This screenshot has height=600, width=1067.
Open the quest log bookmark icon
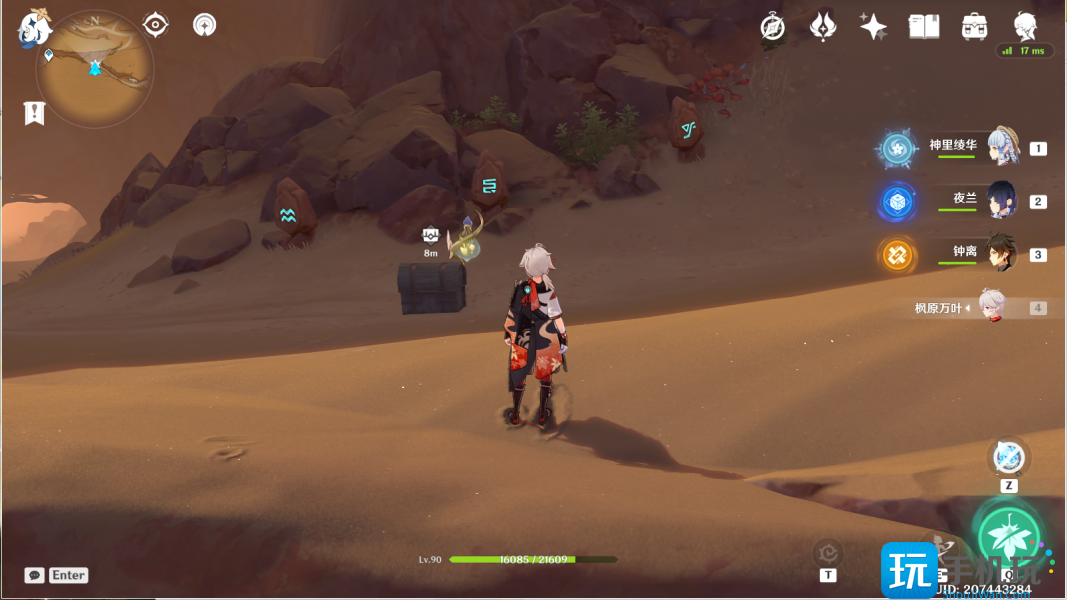point(35,113)
